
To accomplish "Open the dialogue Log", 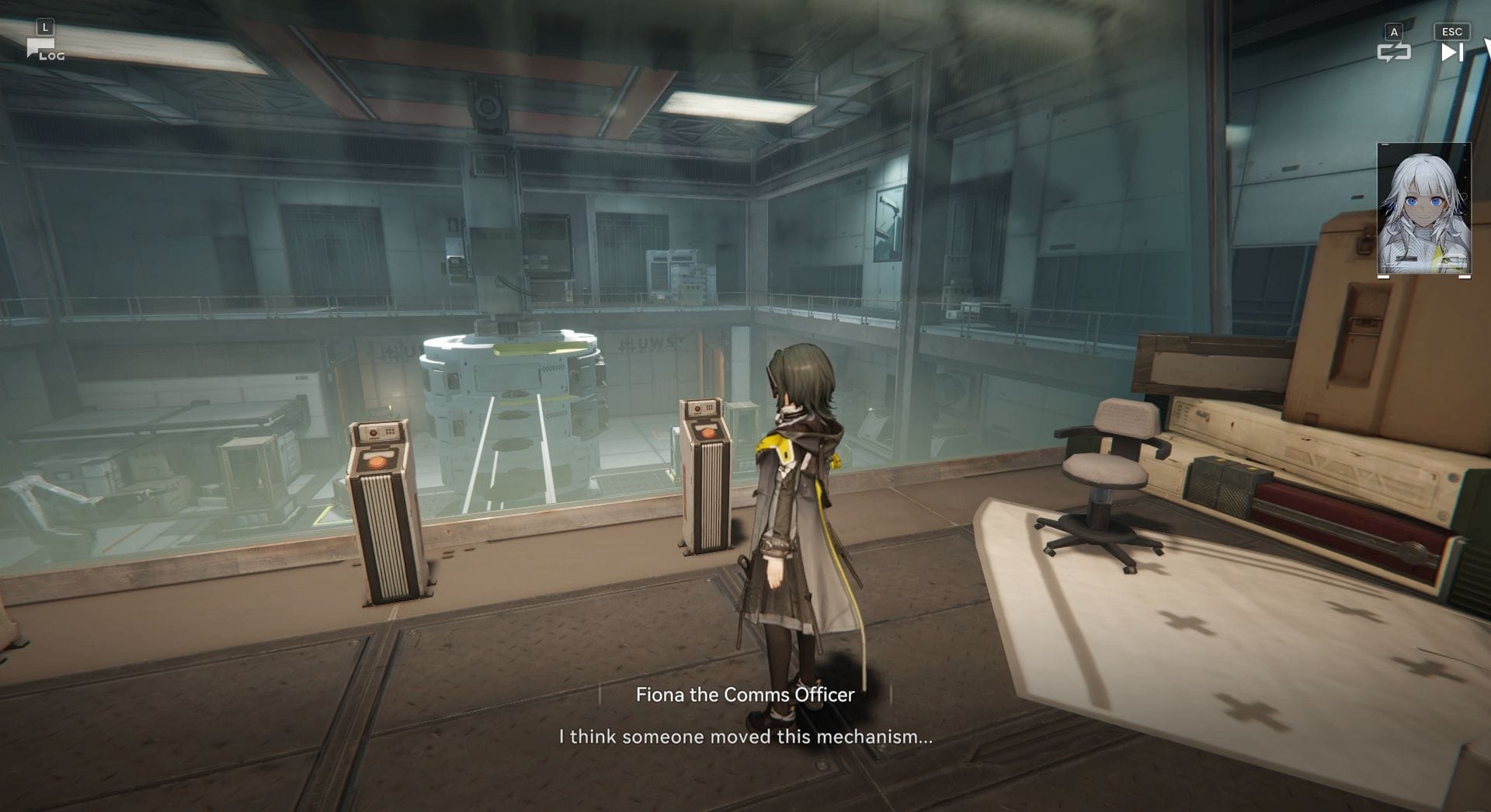I will (45, 50).
